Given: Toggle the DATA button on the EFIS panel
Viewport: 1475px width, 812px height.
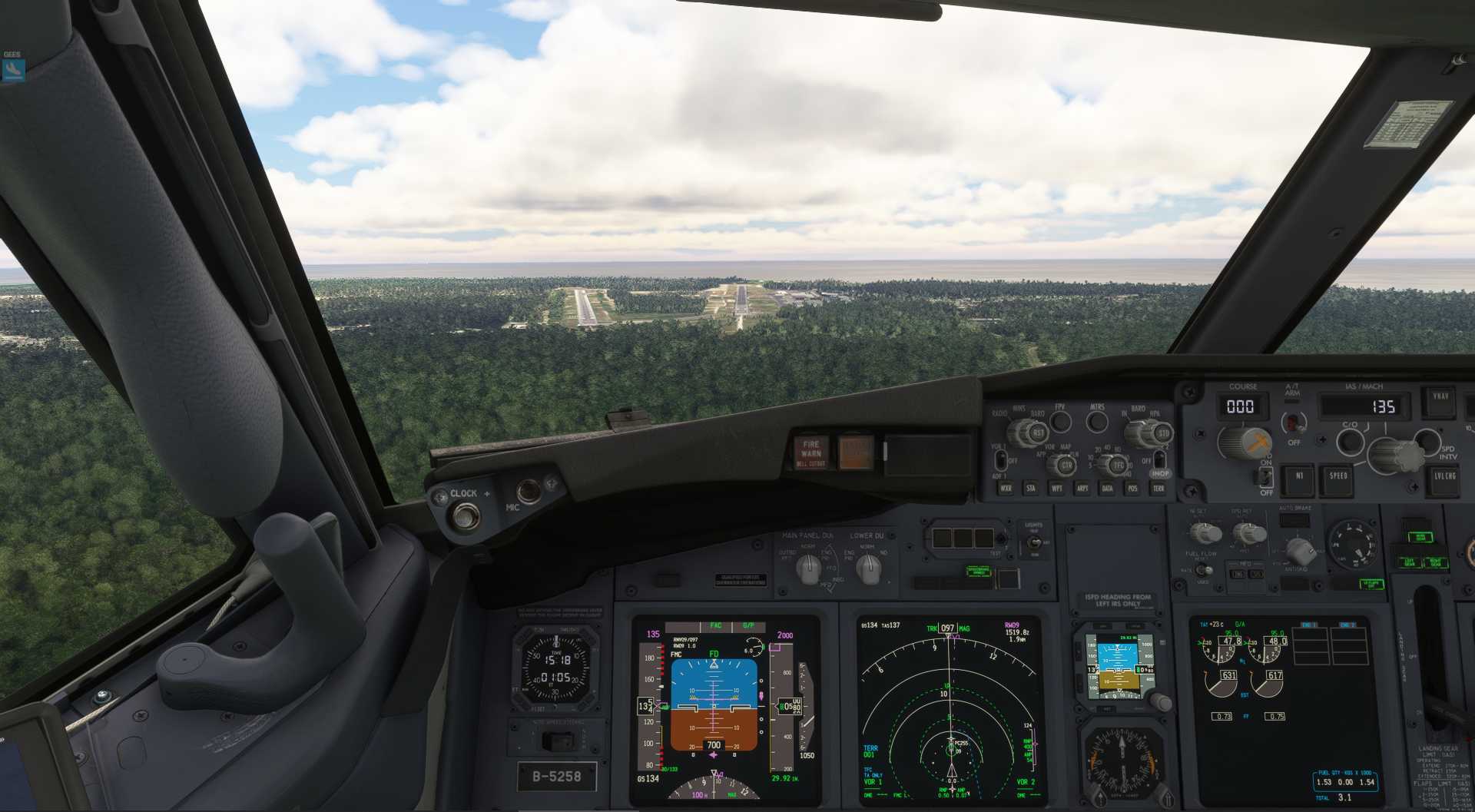Looking at the screenshot, I should click(1107, 488).
